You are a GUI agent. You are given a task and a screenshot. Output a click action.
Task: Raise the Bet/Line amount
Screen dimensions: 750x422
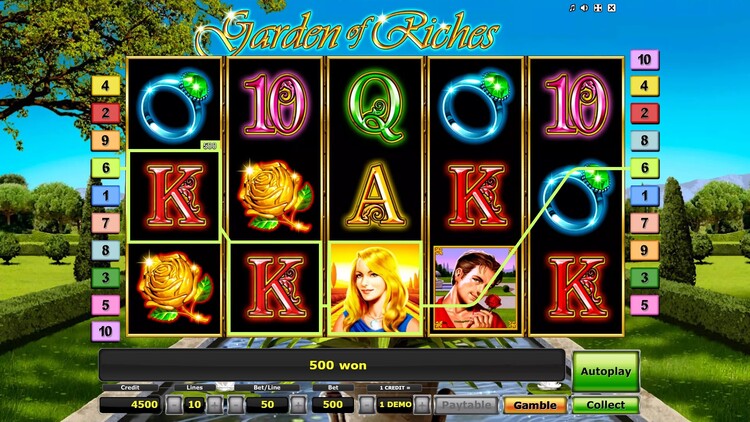click(x=297, y=405)
